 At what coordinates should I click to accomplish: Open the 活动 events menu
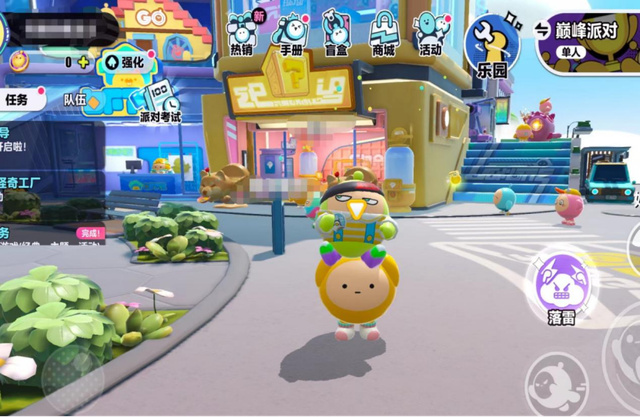(x=431, y=32)
